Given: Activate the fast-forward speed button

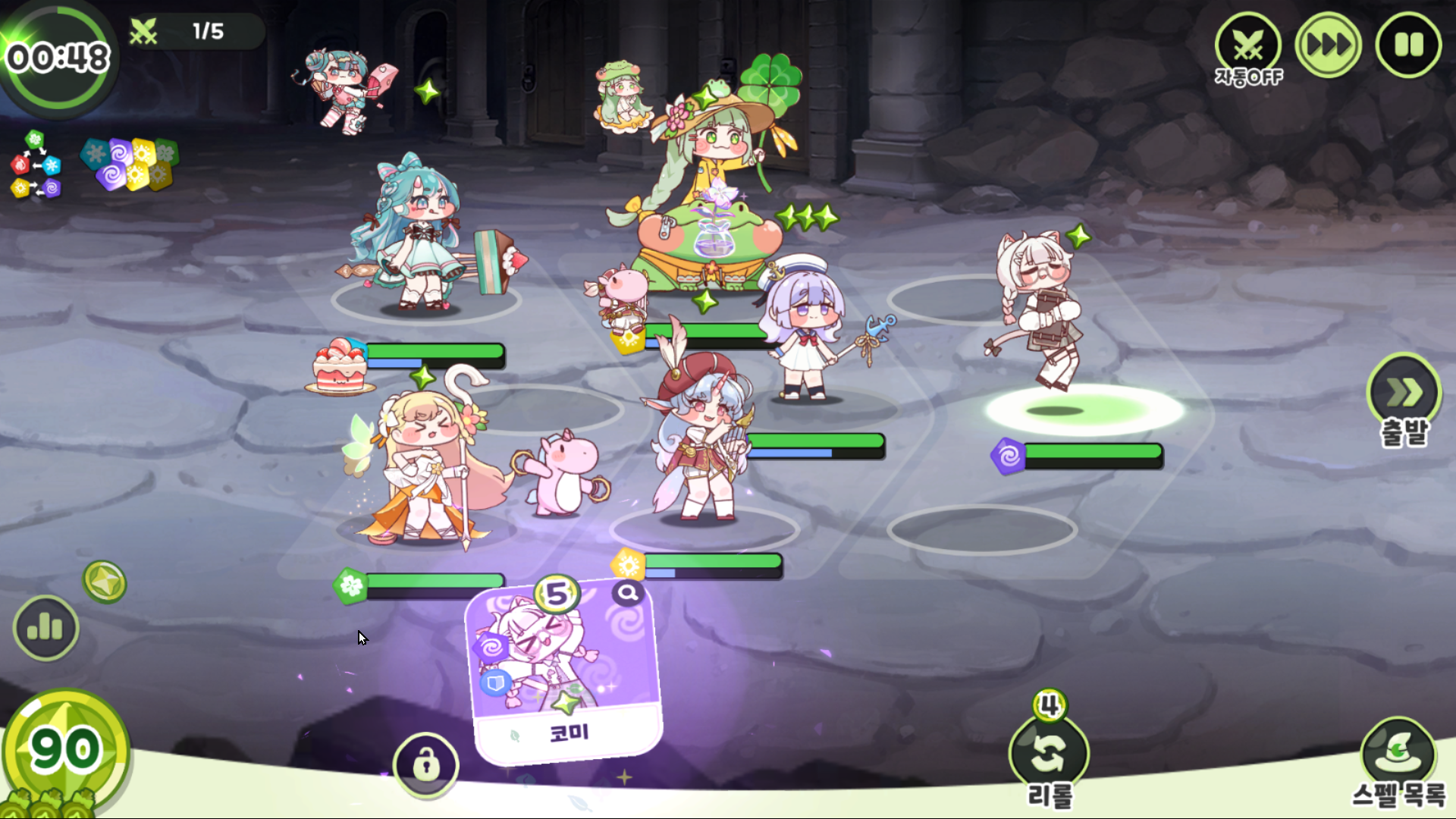Looking at the screenshot, I should click(1328, 45).
